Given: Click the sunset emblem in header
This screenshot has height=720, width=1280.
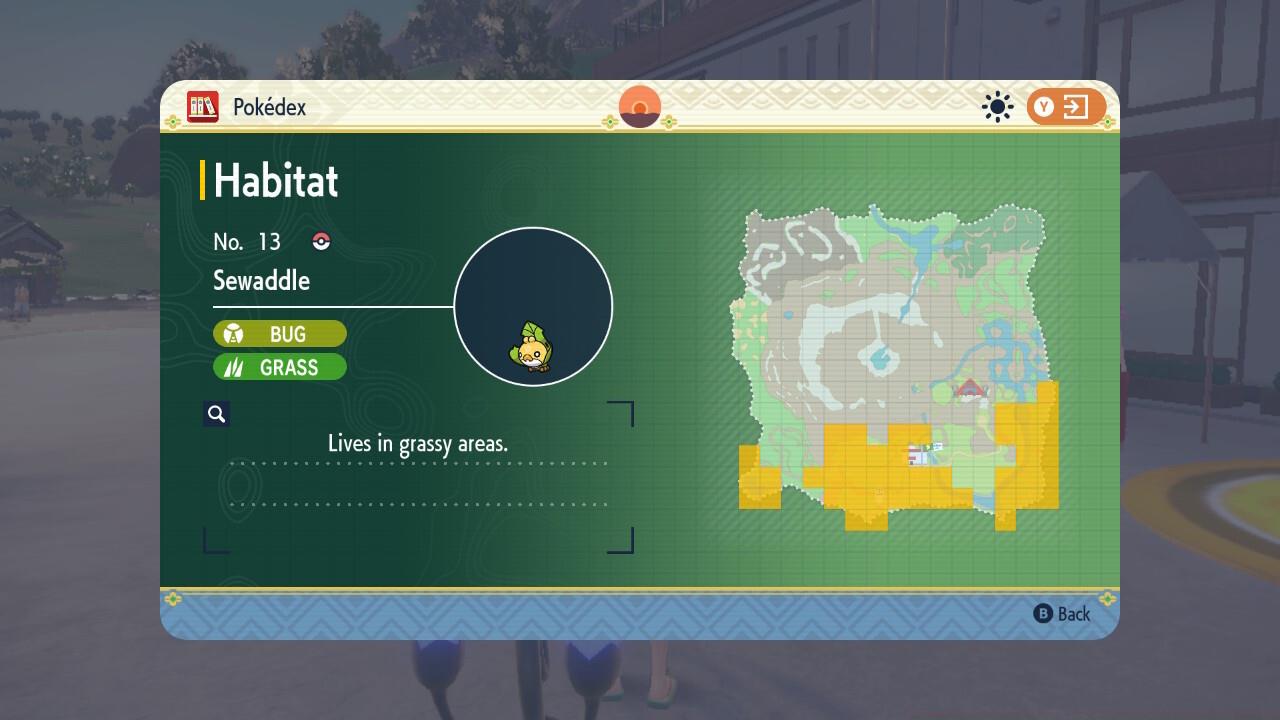Looking at the screenshot, I should (x=640, y=107).
